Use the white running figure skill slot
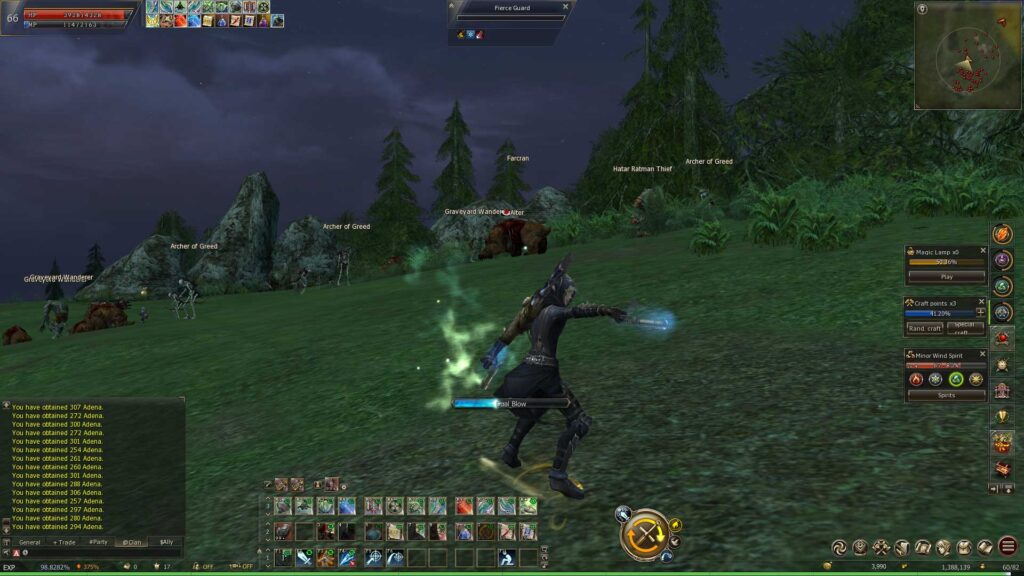Image resolution: width=1024 pixels, height=576 pixels. point(507,557)
